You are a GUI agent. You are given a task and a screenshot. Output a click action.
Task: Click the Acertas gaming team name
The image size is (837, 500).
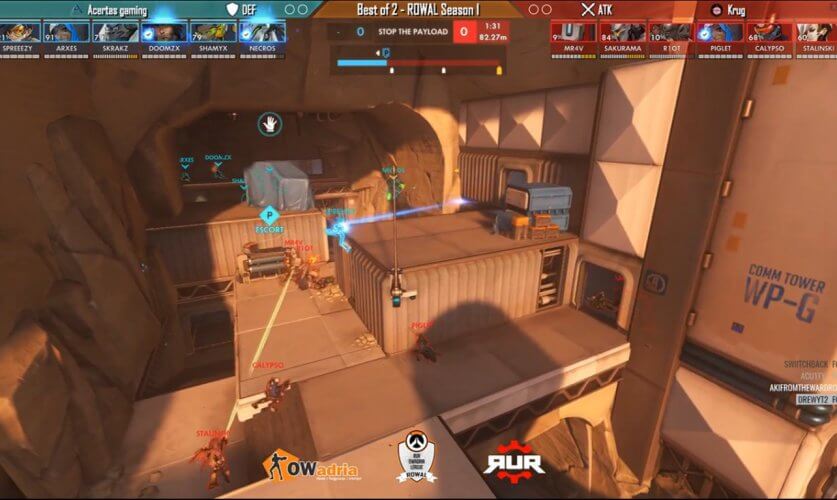click(x=116, y=10)
